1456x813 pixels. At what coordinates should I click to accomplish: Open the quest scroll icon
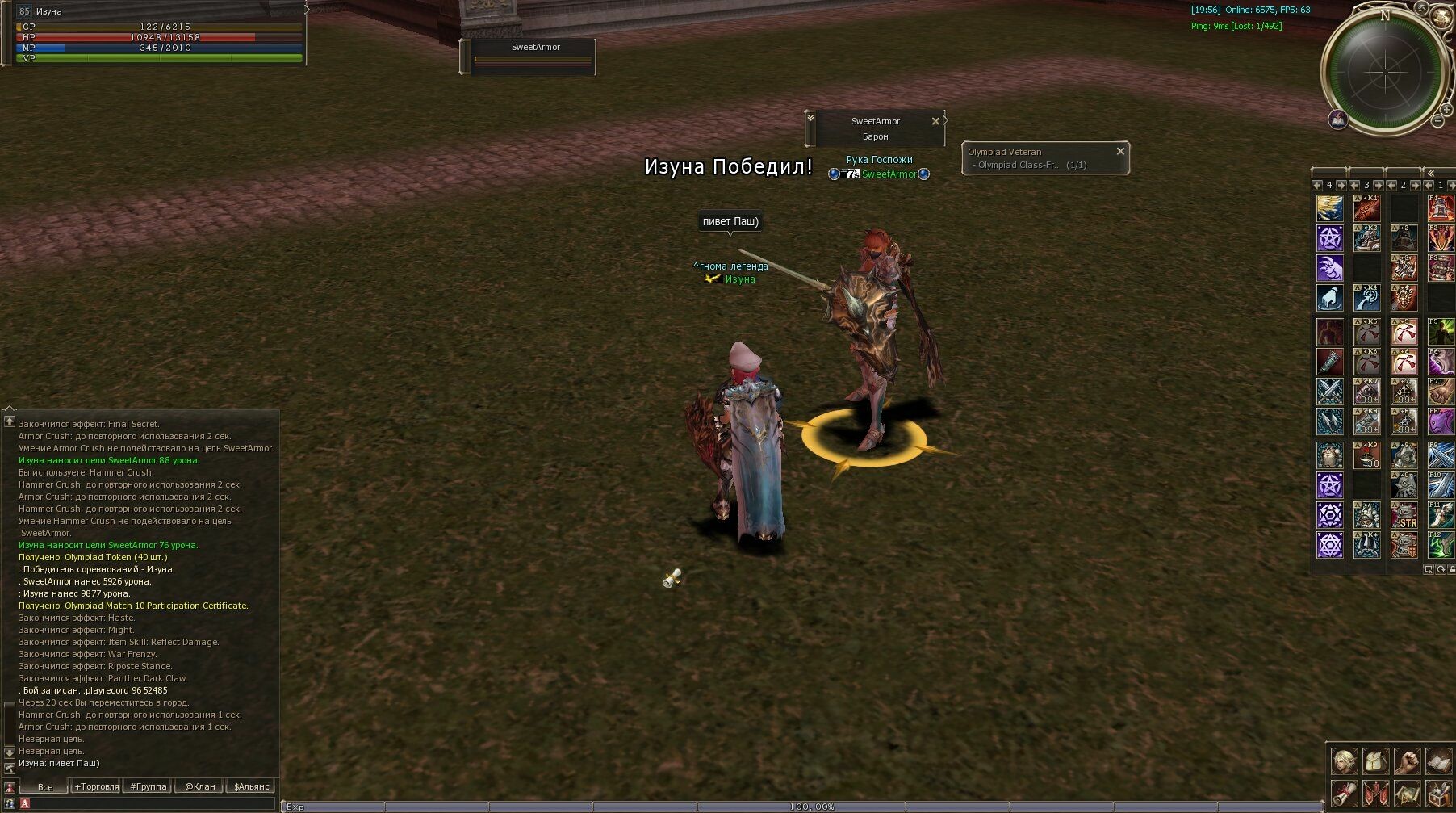1344,793
